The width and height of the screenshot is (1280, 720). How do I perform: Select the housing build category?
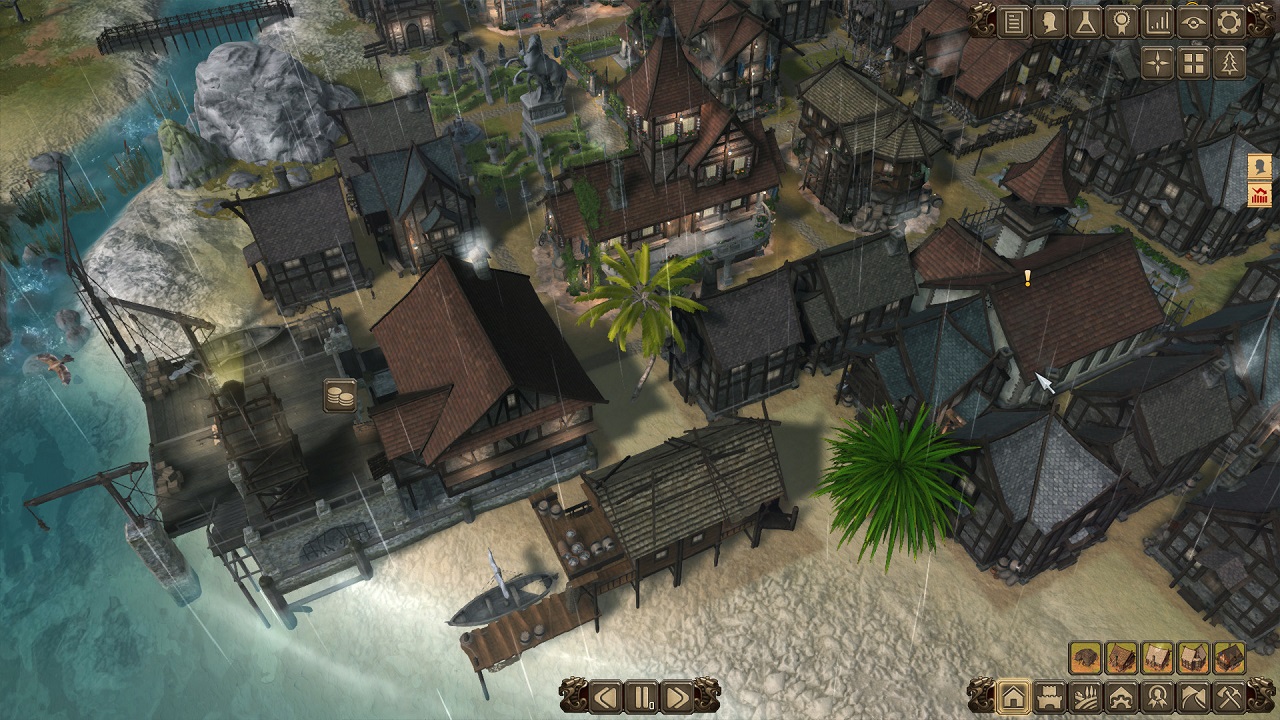pos(1013,696)
